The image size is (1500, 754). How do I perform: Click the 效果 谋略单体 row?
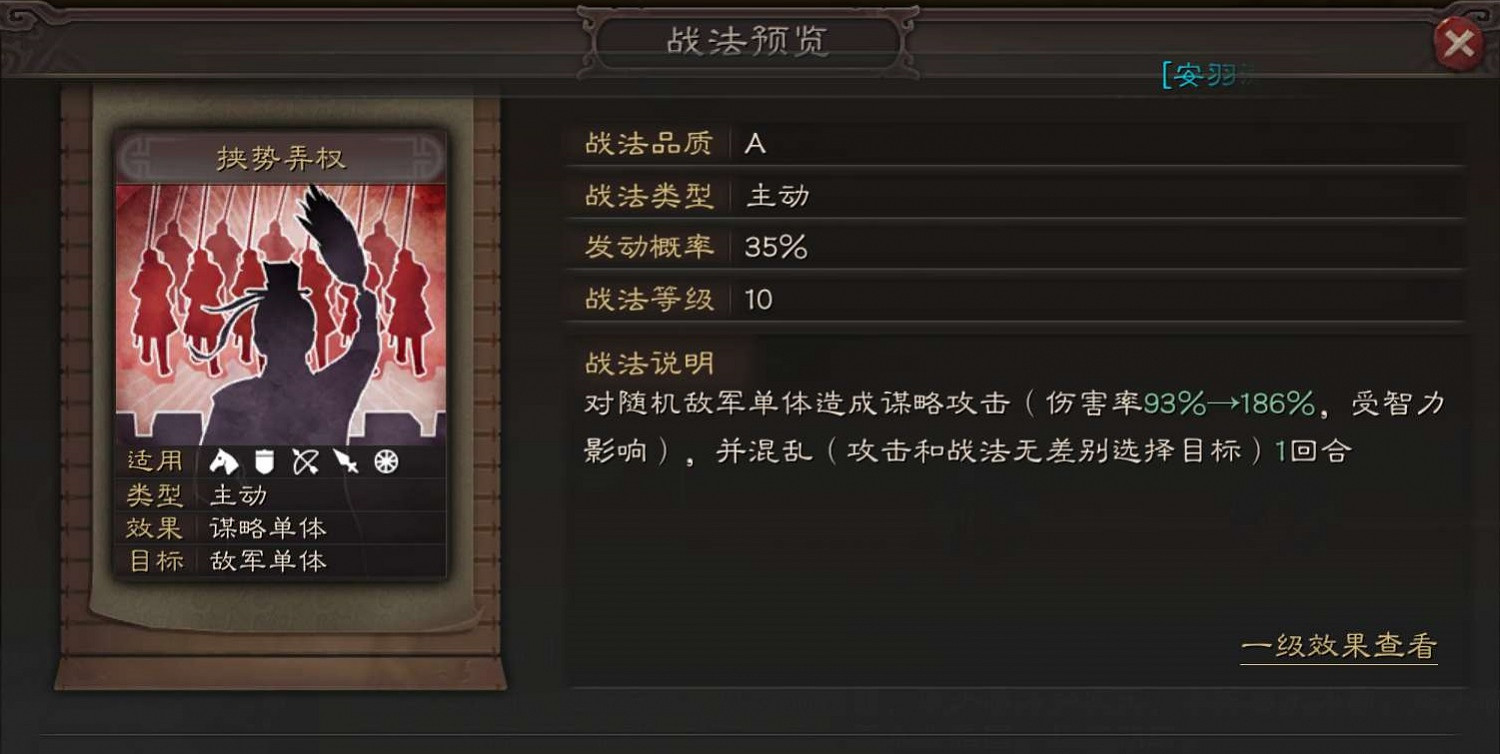(x=268, y=529)
